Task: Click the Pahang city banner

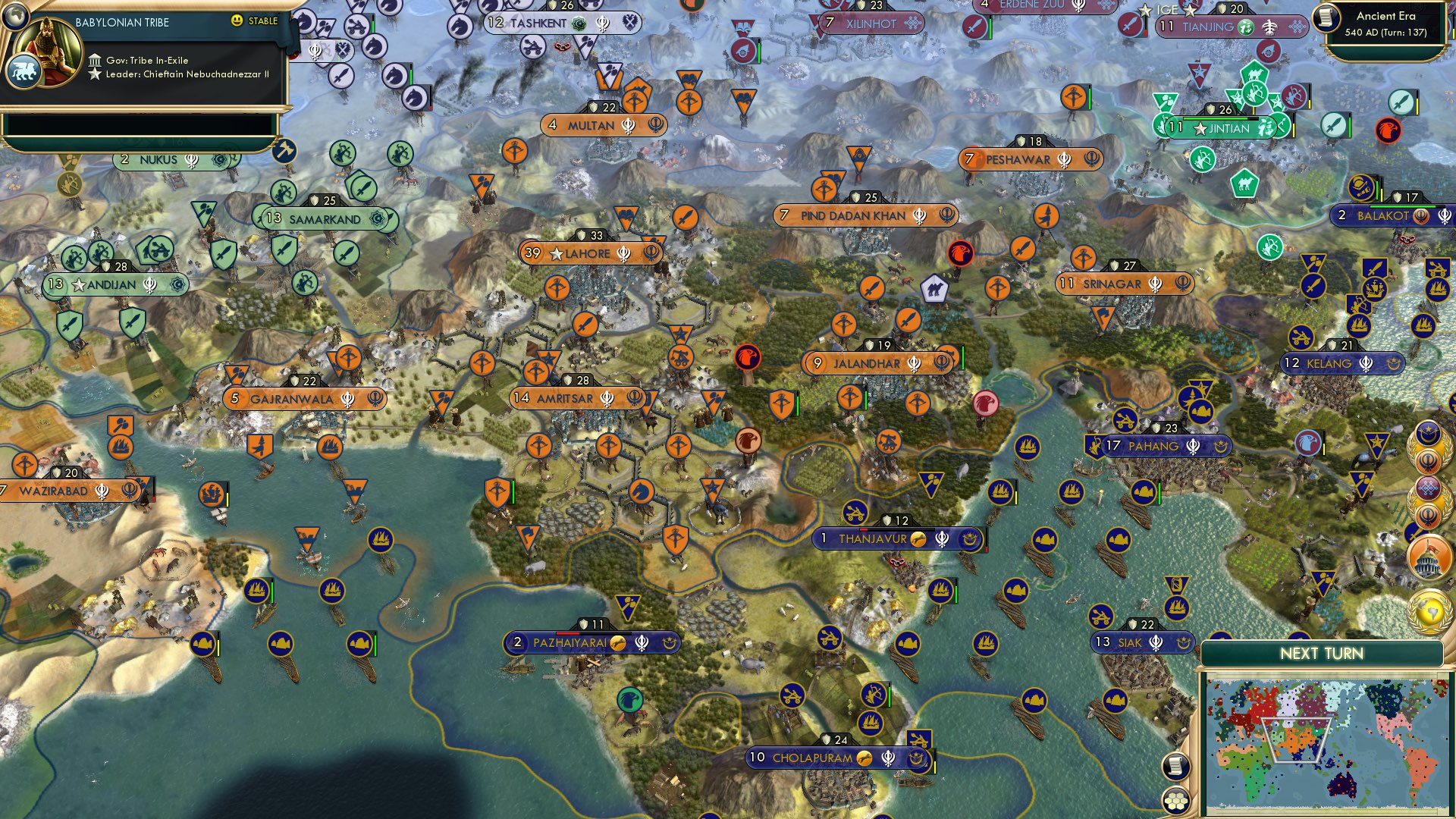Action: [x=1154, y=446]
